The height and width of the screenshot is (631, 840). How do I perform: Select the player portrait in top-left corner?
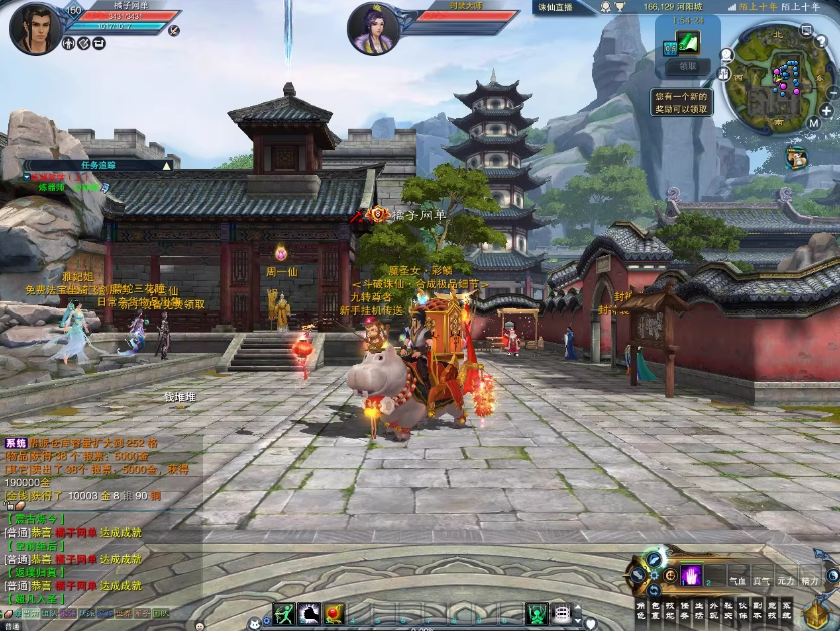pos(35,28)
